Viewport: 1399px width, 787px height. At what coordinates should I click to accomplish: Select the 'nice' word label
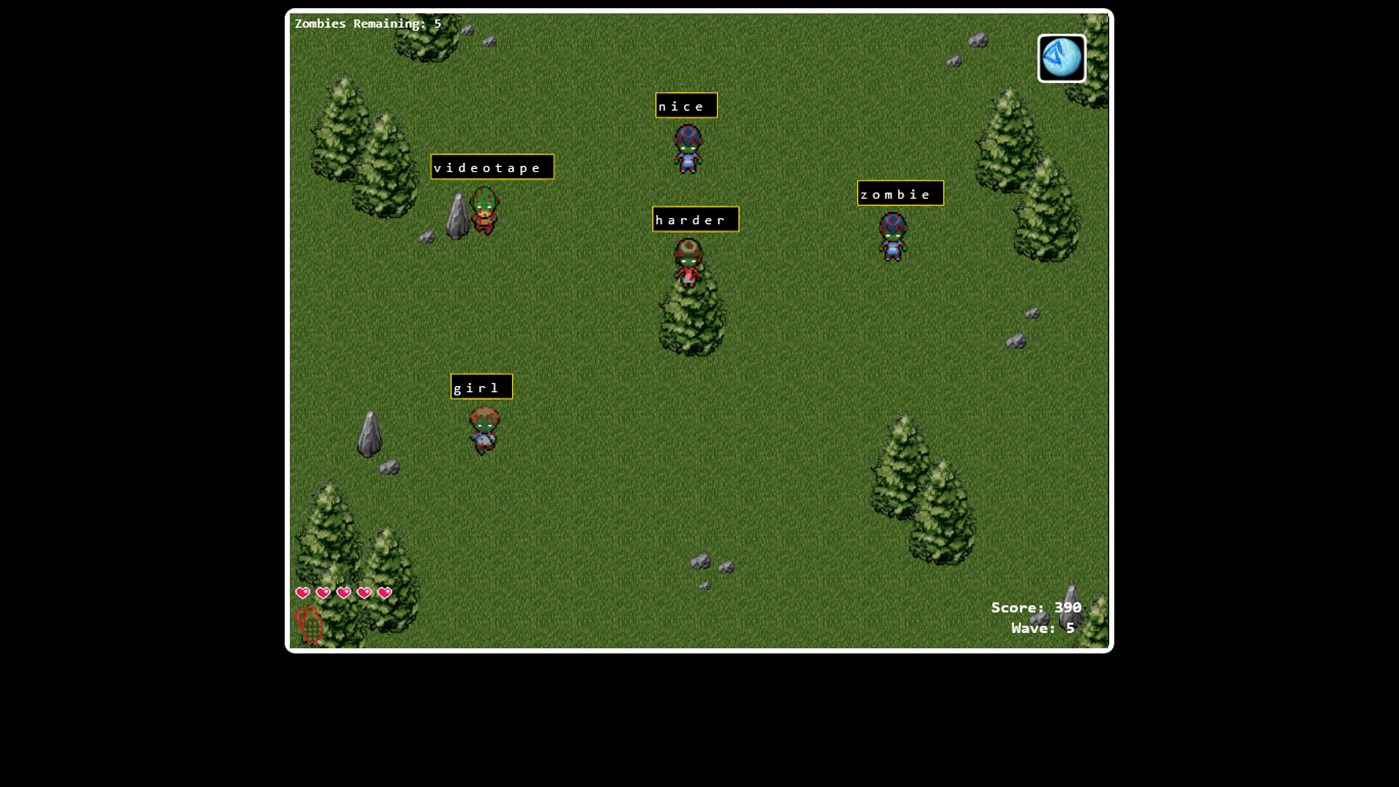pyautogui.click(x=685, y=105)
